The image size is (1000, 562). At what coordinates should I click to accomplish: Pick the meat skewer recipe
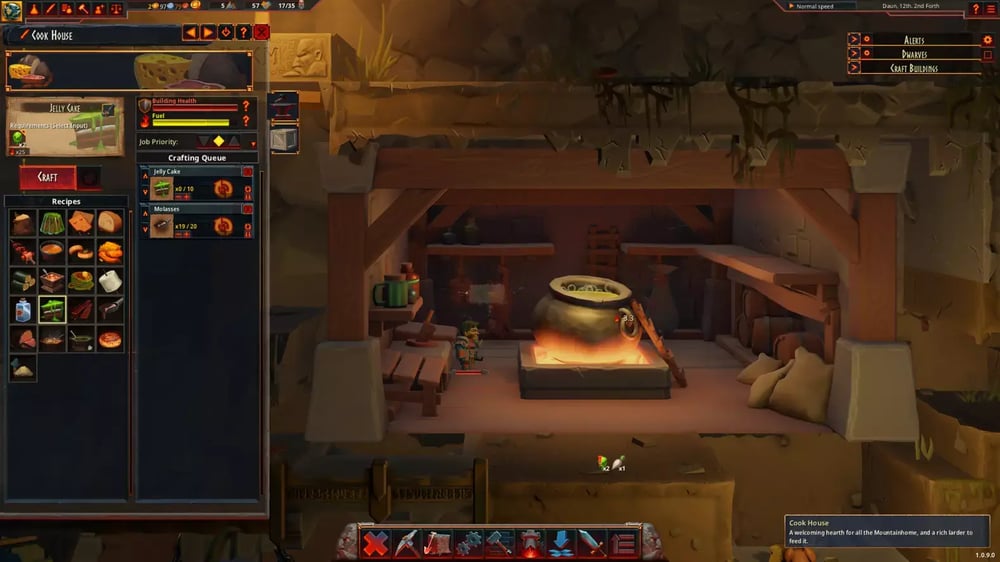[x=23, y=252]
